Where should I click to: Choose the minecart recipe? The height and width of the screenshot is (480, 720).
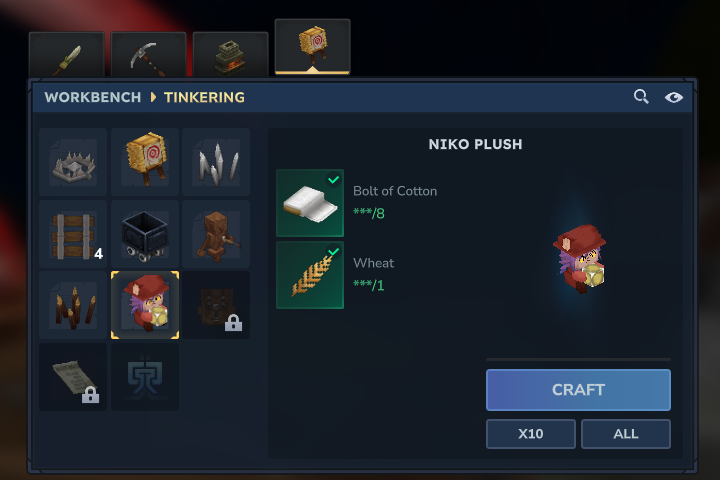[145, 234]
